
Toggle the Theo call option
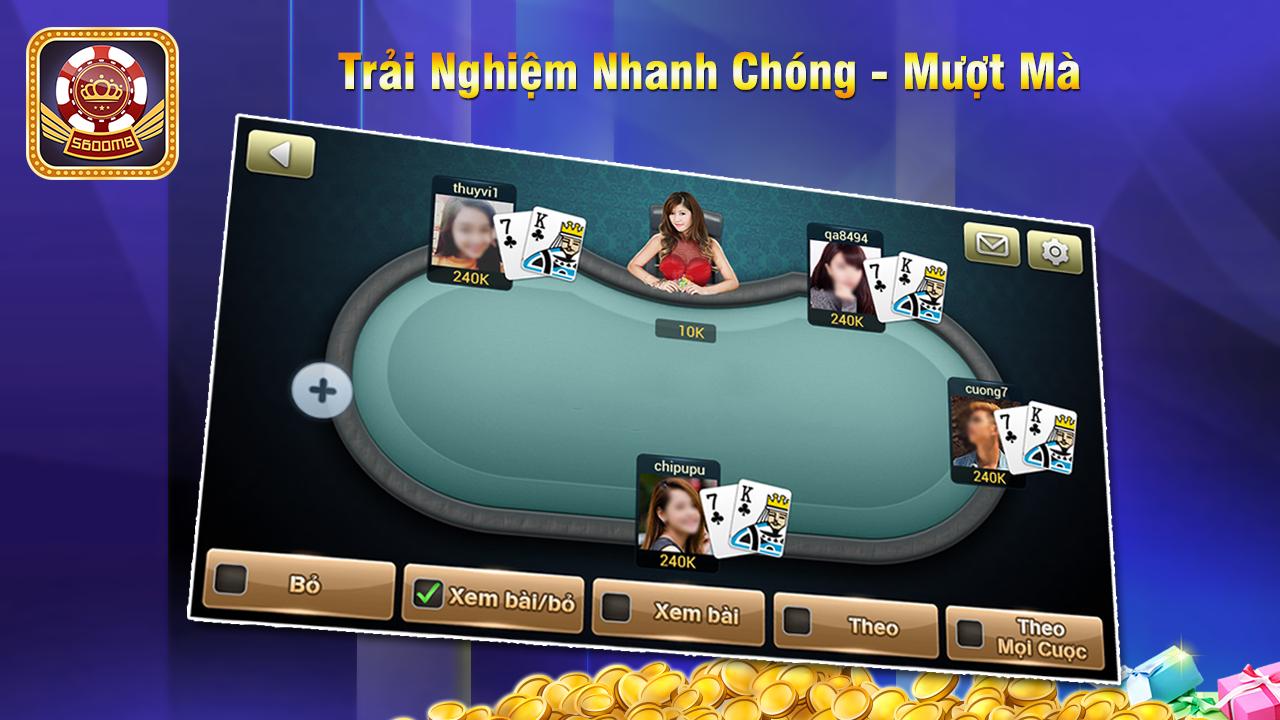(x=797, y=621)
